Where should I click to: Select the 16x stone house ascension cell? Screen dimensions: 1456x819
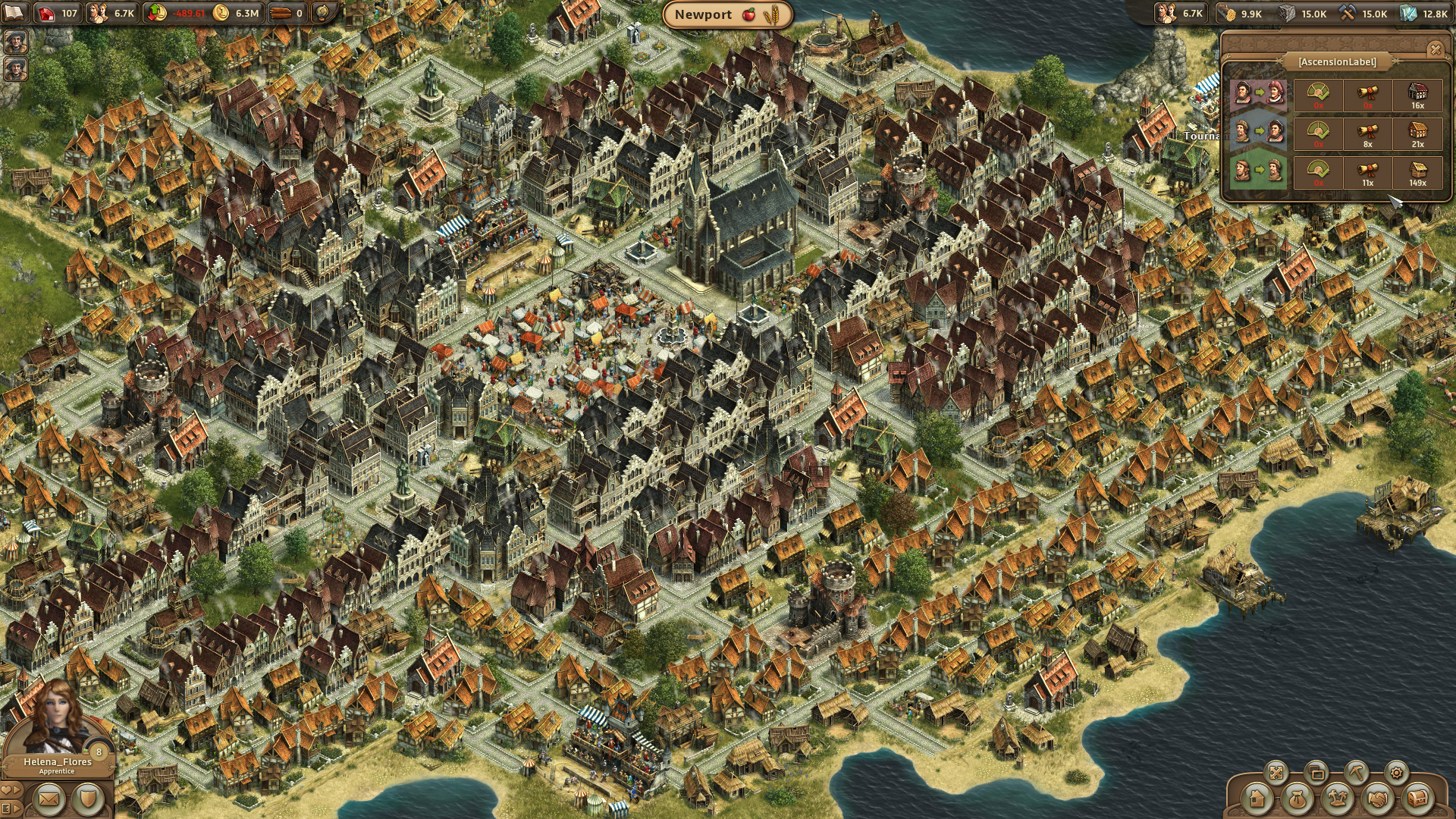1417,95
